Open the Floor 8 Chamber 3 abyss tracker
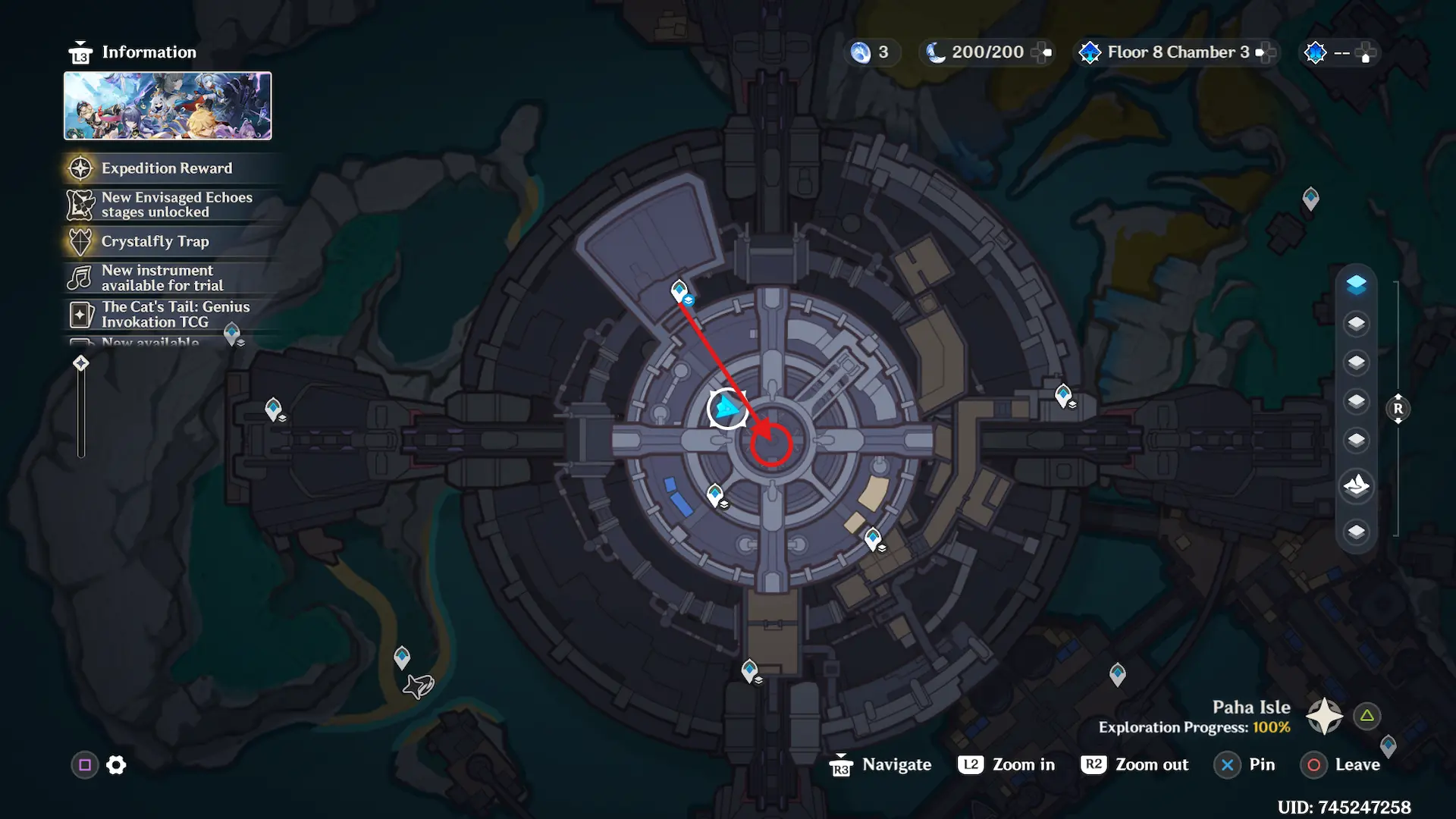The height and width of the screenshot is (819, 1456). click(1177, 52)
